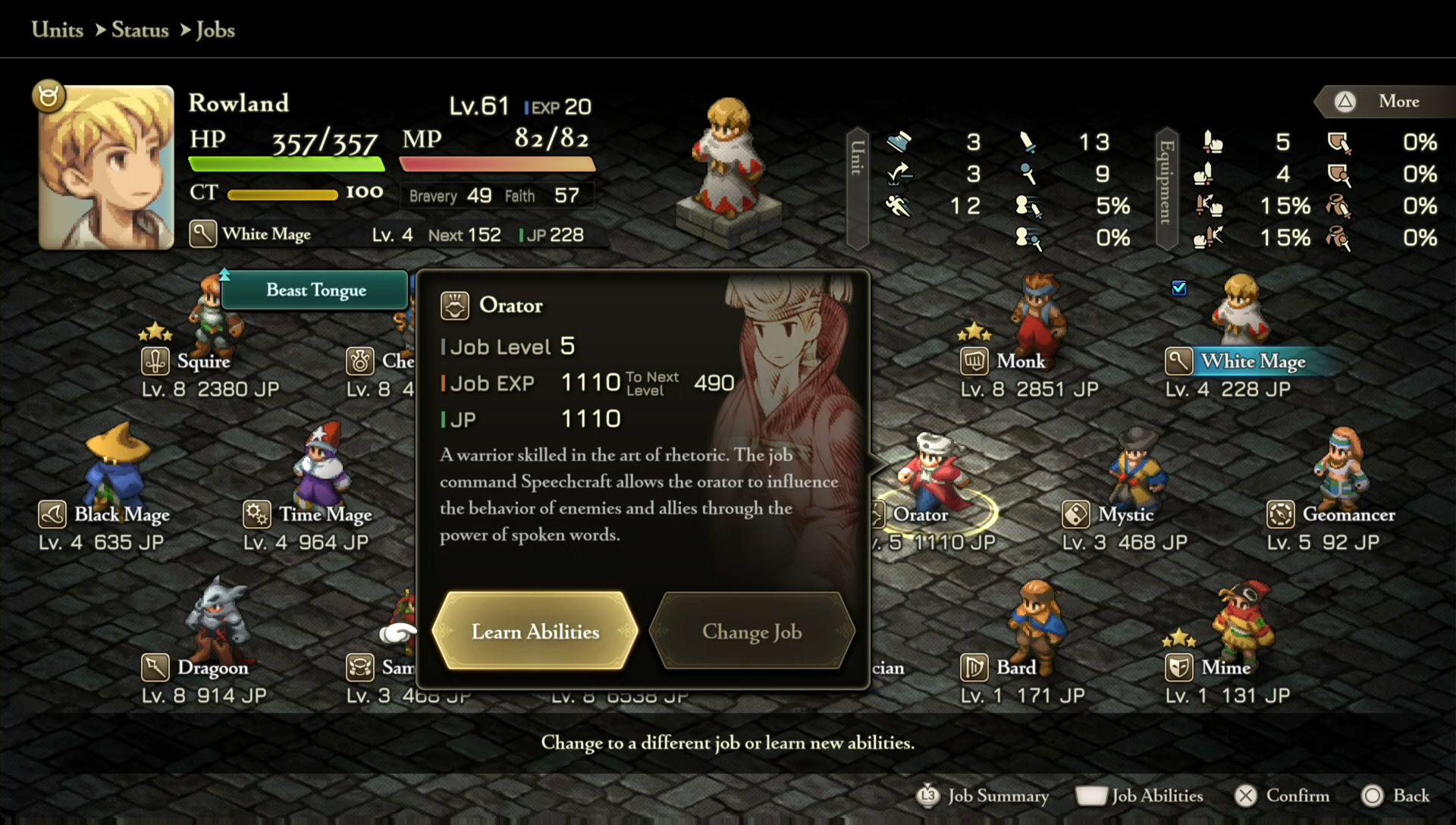Pick the Bard job
The height and width of the screenshot is (825, 1456).
[1015, 667]
